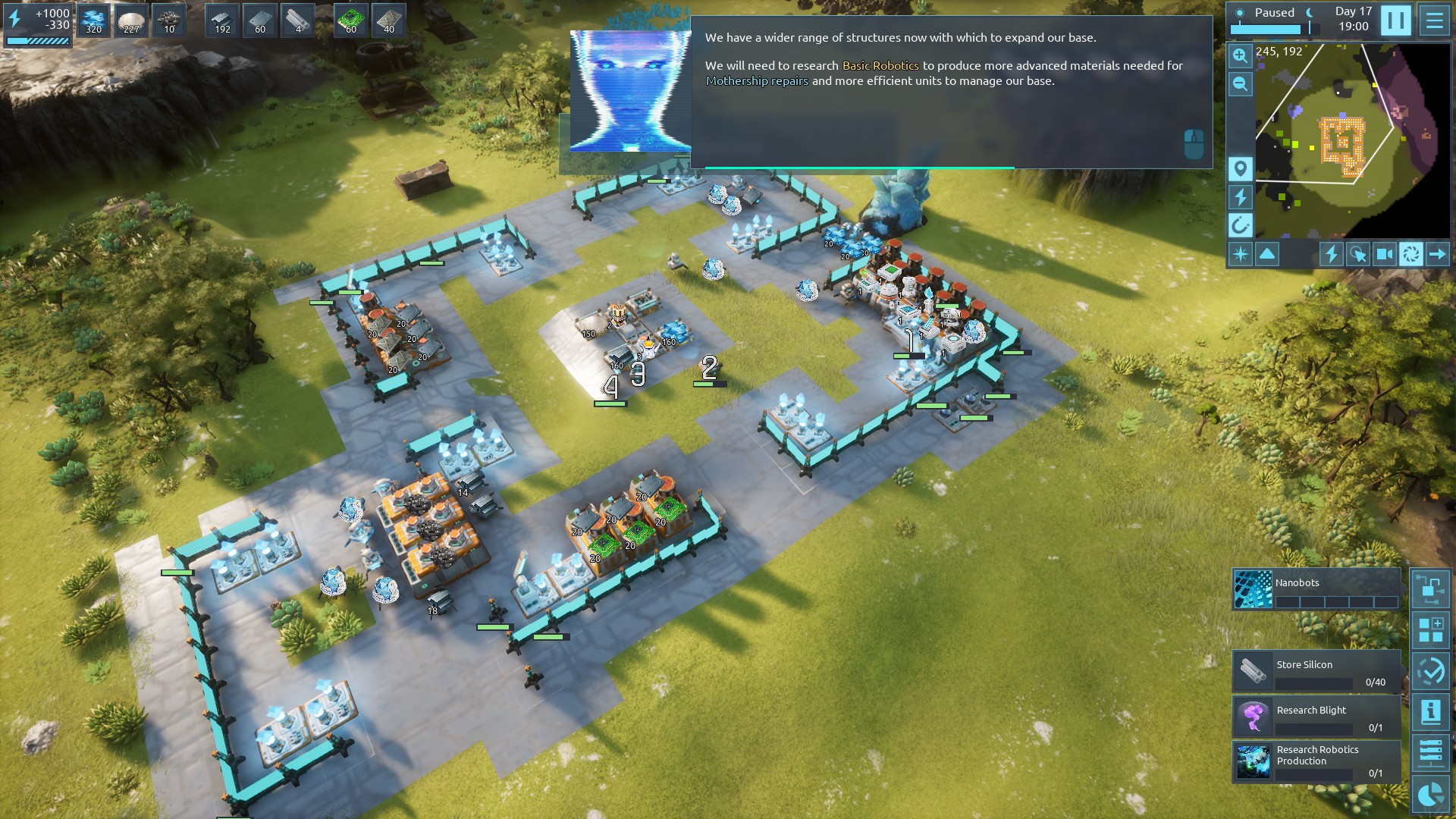The image size is (1456, 819).
Task: Open the Research Robotics Production objective
Action: pos(1316,761)
